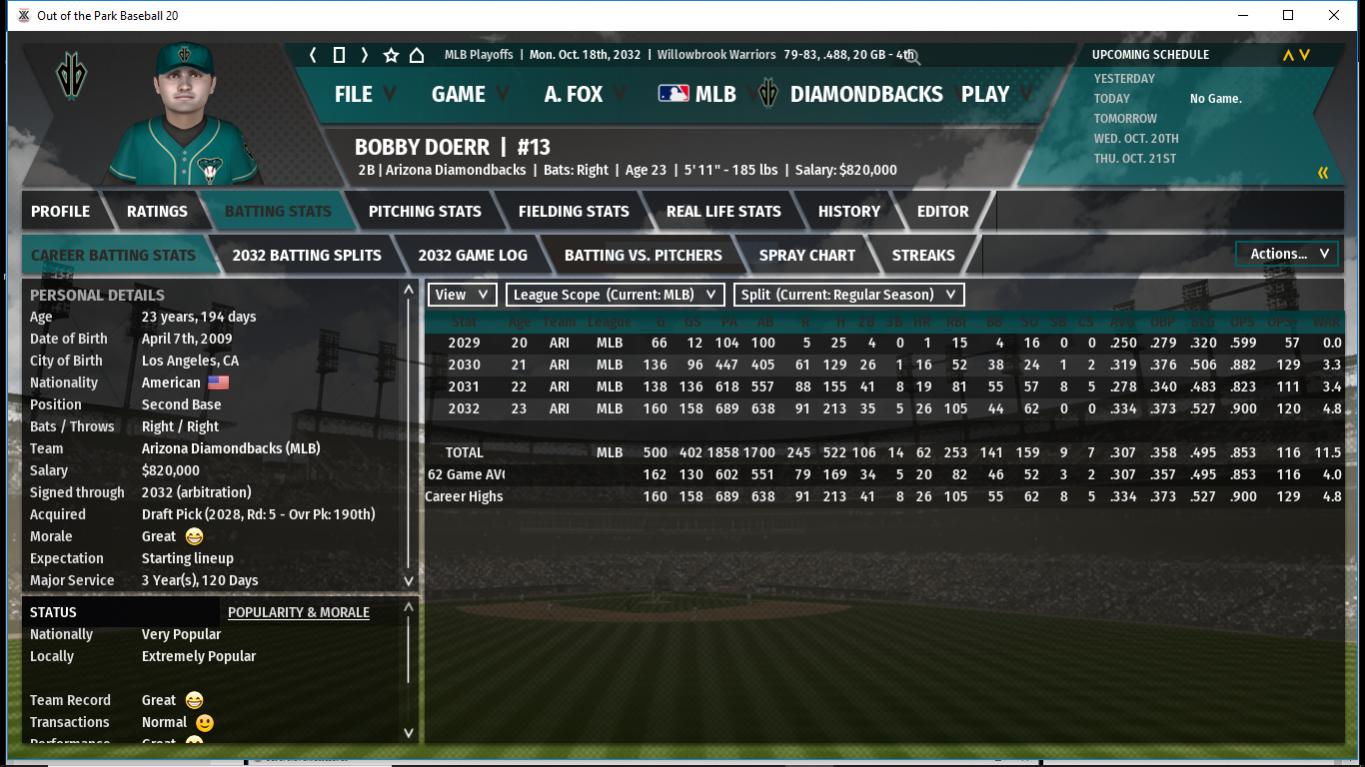Open the GAME menu
Screen dimensions: 1365x767
pyautogui.click(x=459, y=94)
